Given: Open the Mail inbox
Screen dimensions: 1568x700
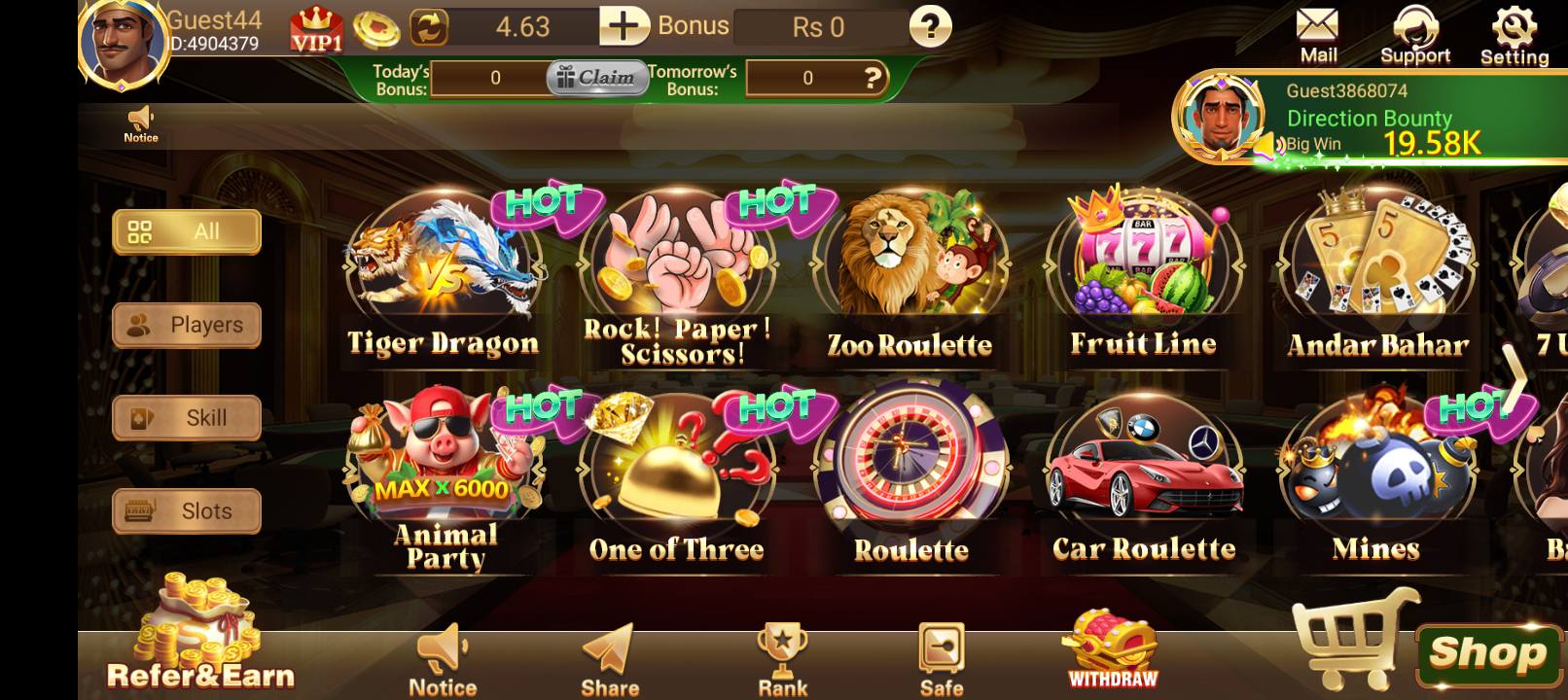Looking at the screenshot, I should pos(1318,36).
